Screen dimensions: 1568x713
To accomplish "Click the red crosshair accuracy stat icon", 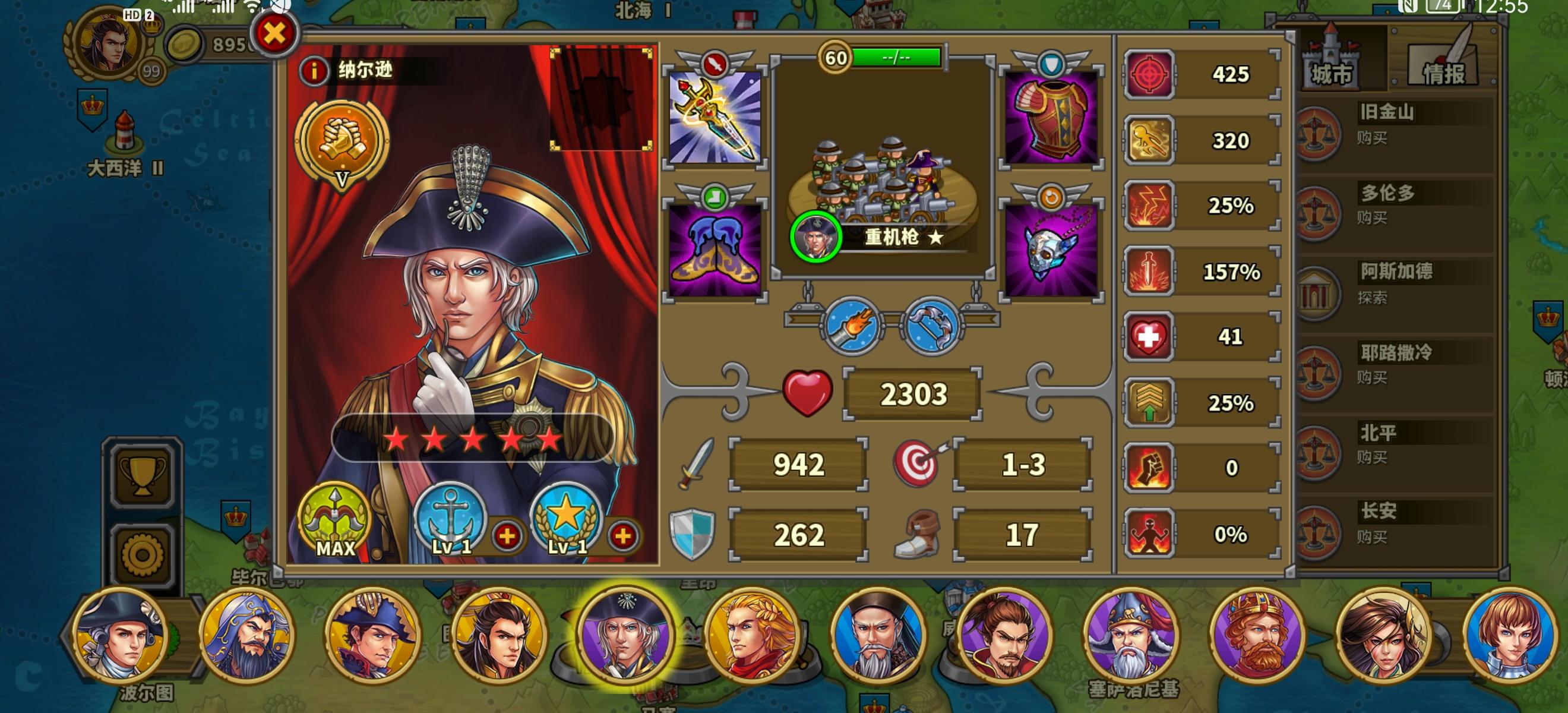I will [x=1150, y=74].
